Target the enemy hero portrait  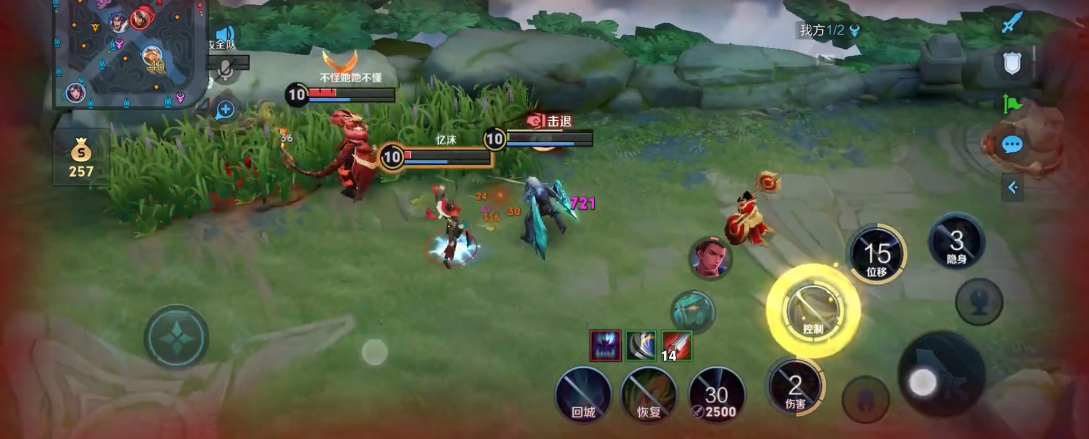(709, 258)
